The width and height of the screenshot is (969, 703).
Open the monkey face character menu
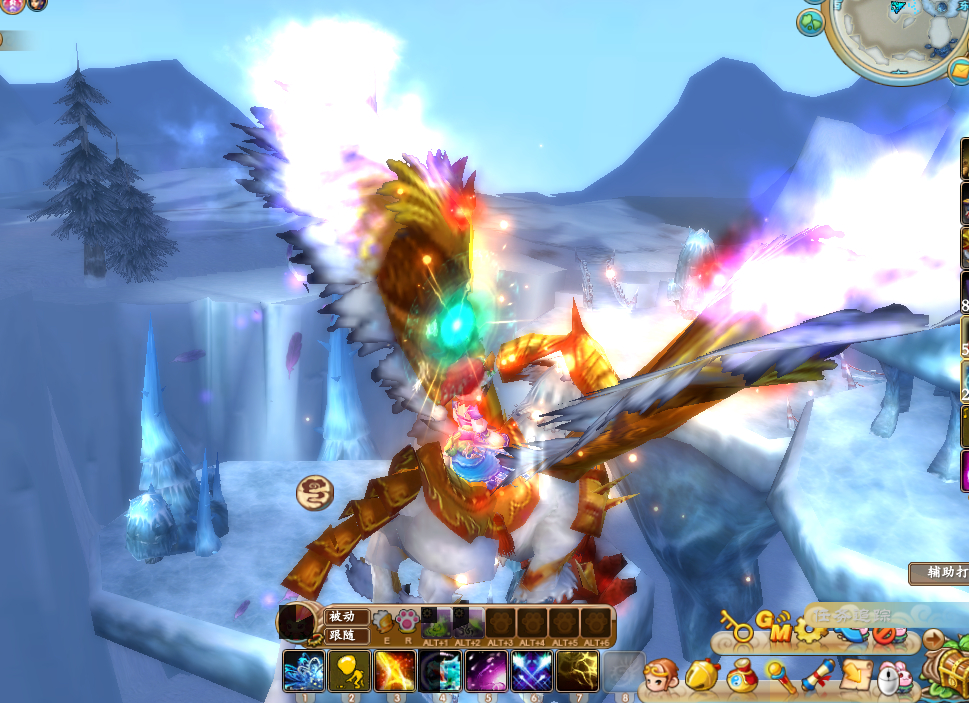click(660, 677)
